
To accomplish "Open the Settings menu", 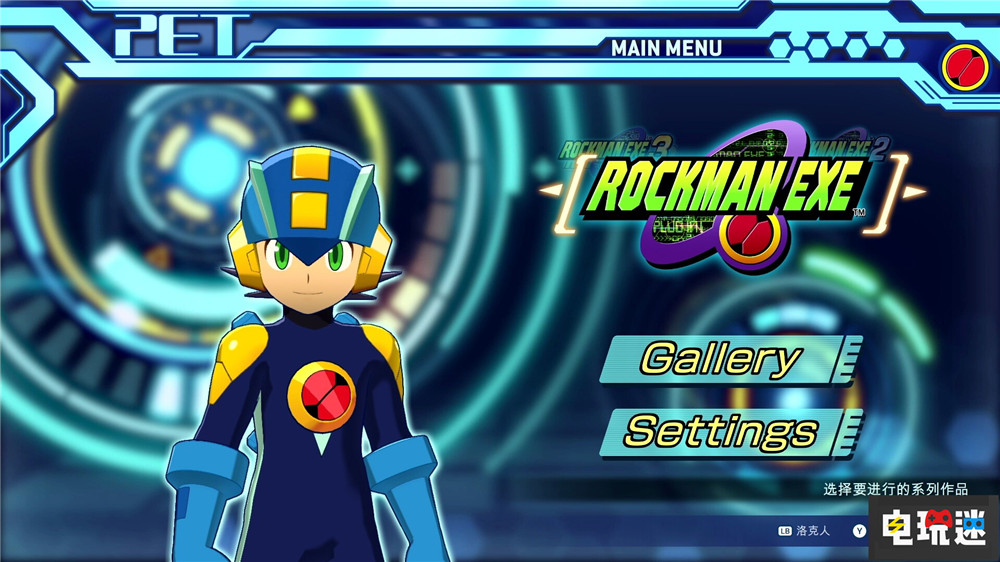I will click(722, 431).
